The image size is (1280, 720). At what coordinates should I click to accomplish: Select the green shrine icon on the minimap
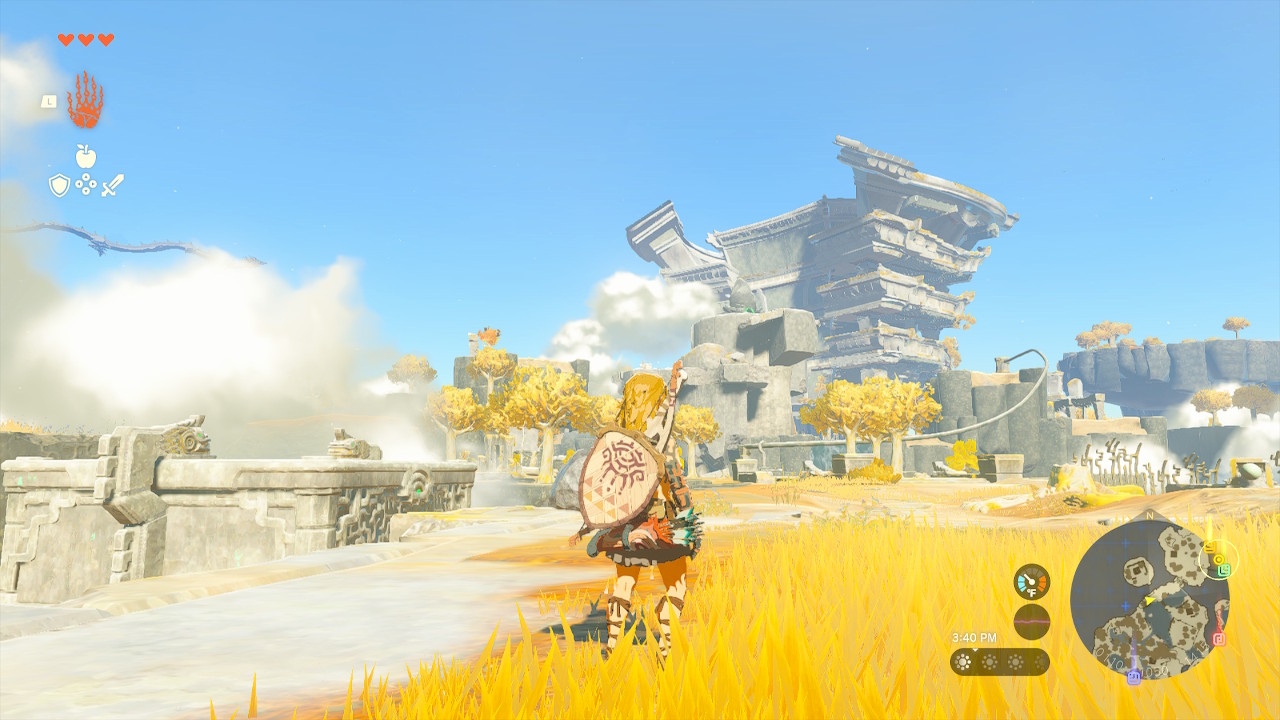click(1225, 569)
